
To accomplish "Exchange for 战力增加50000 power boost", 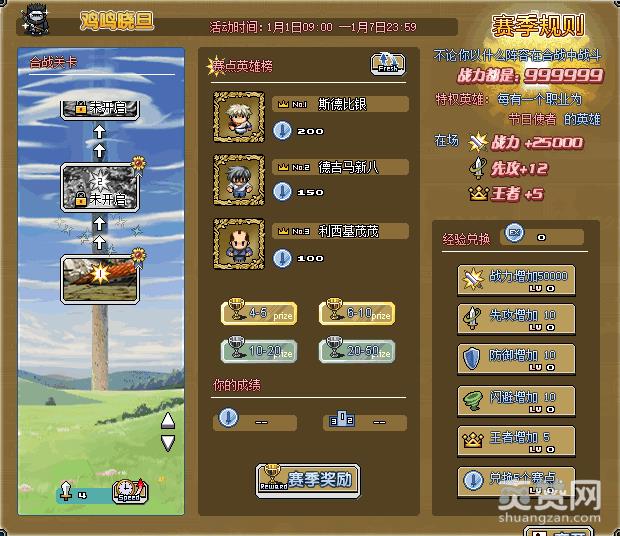I will tap(516, 280).
